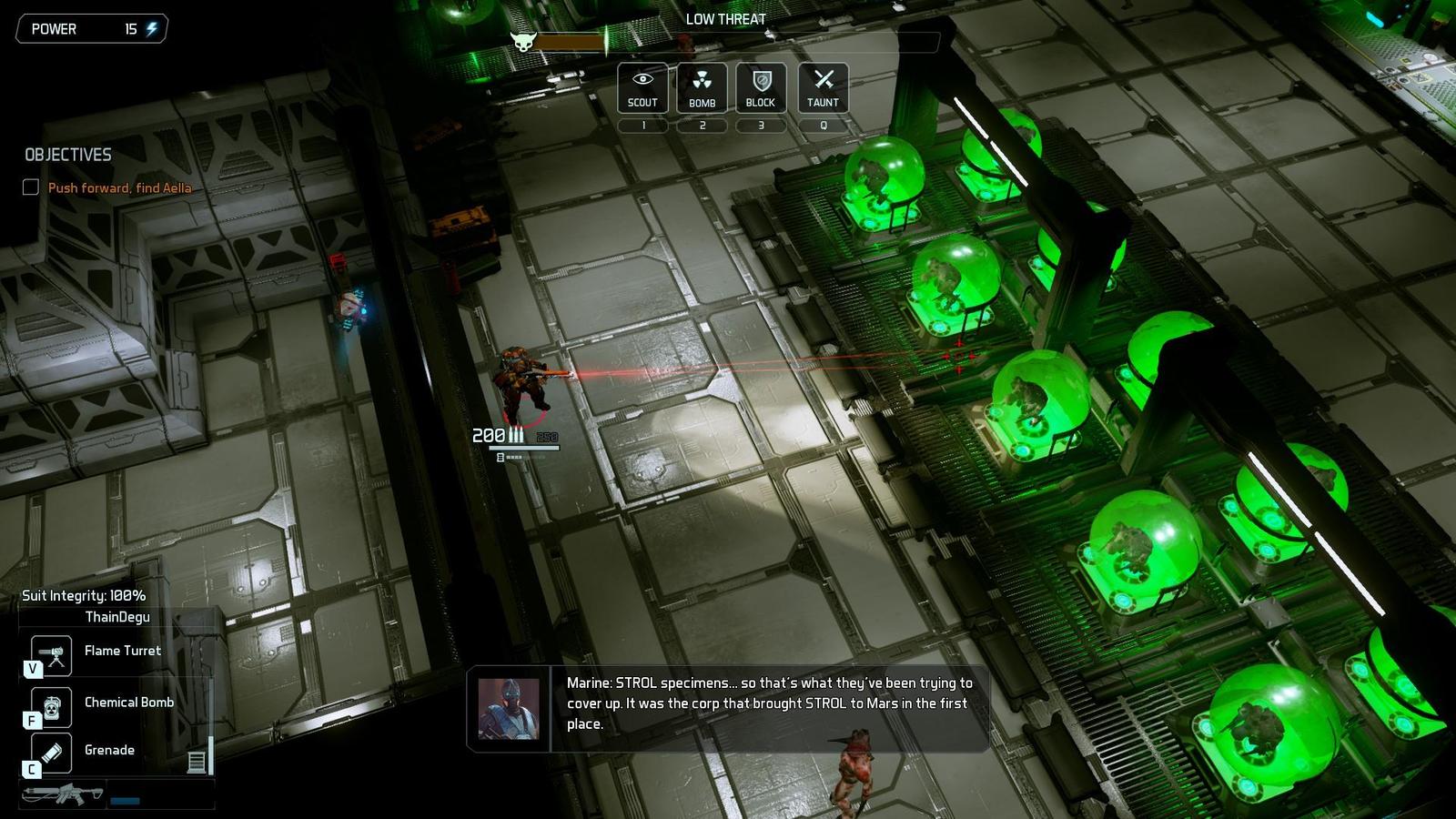Choose the Chemical Bomb item

point(52,706)
